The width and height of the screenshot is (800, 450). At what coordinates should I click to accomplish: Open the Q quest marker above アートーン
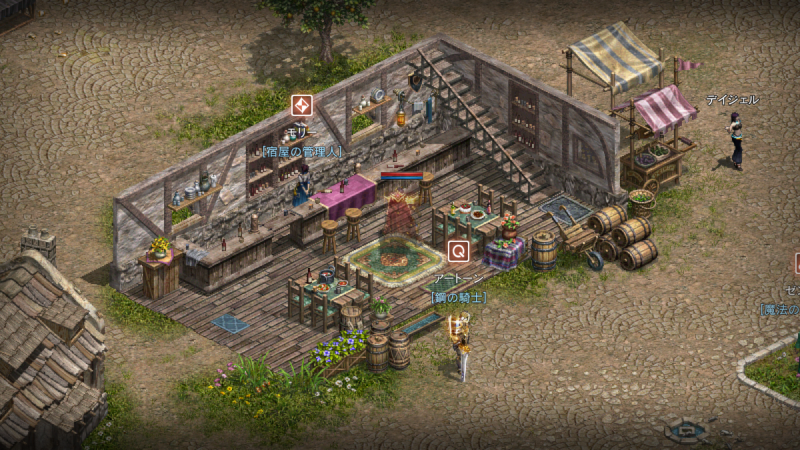[x=458, y=251]
